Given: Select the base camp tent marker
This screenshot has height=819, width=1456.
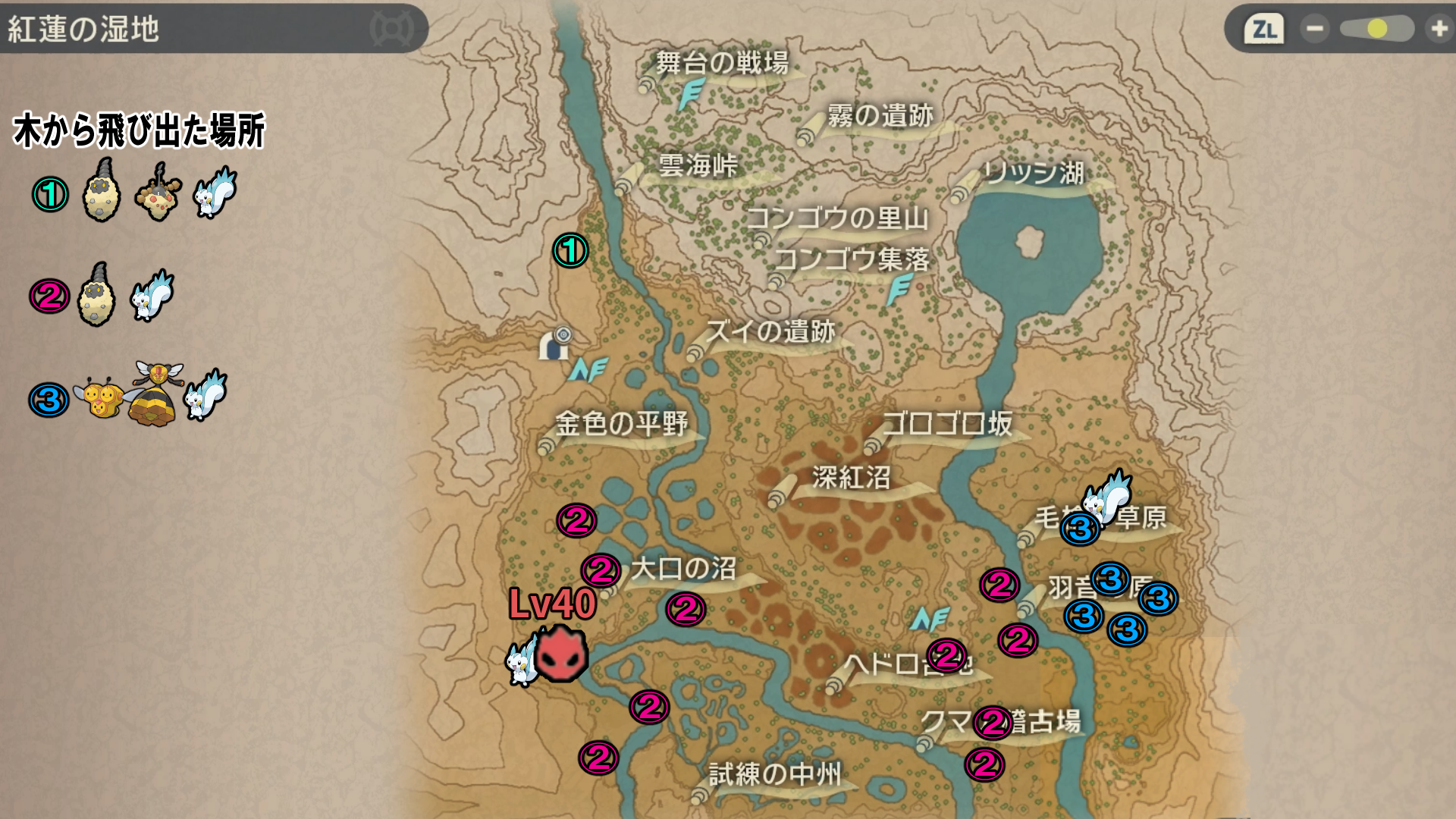Looking at the screenshot, I should (556, 345).
